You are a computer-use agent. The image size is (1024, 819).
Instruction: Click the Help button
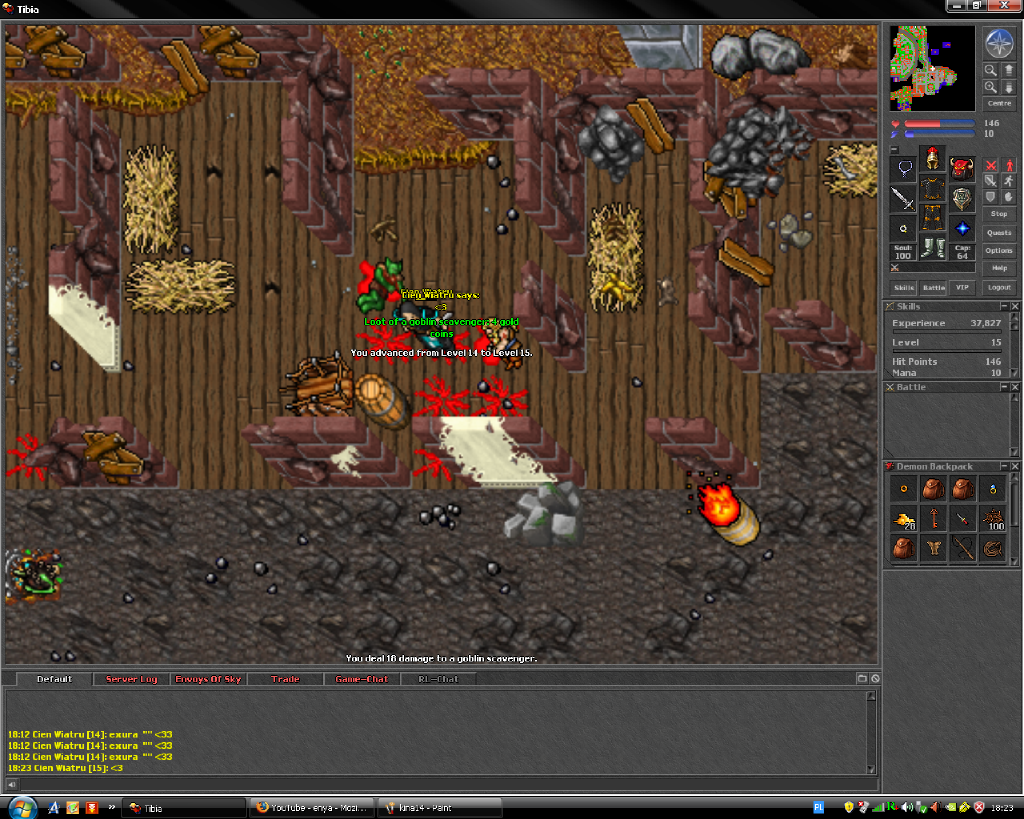point(999,269)
